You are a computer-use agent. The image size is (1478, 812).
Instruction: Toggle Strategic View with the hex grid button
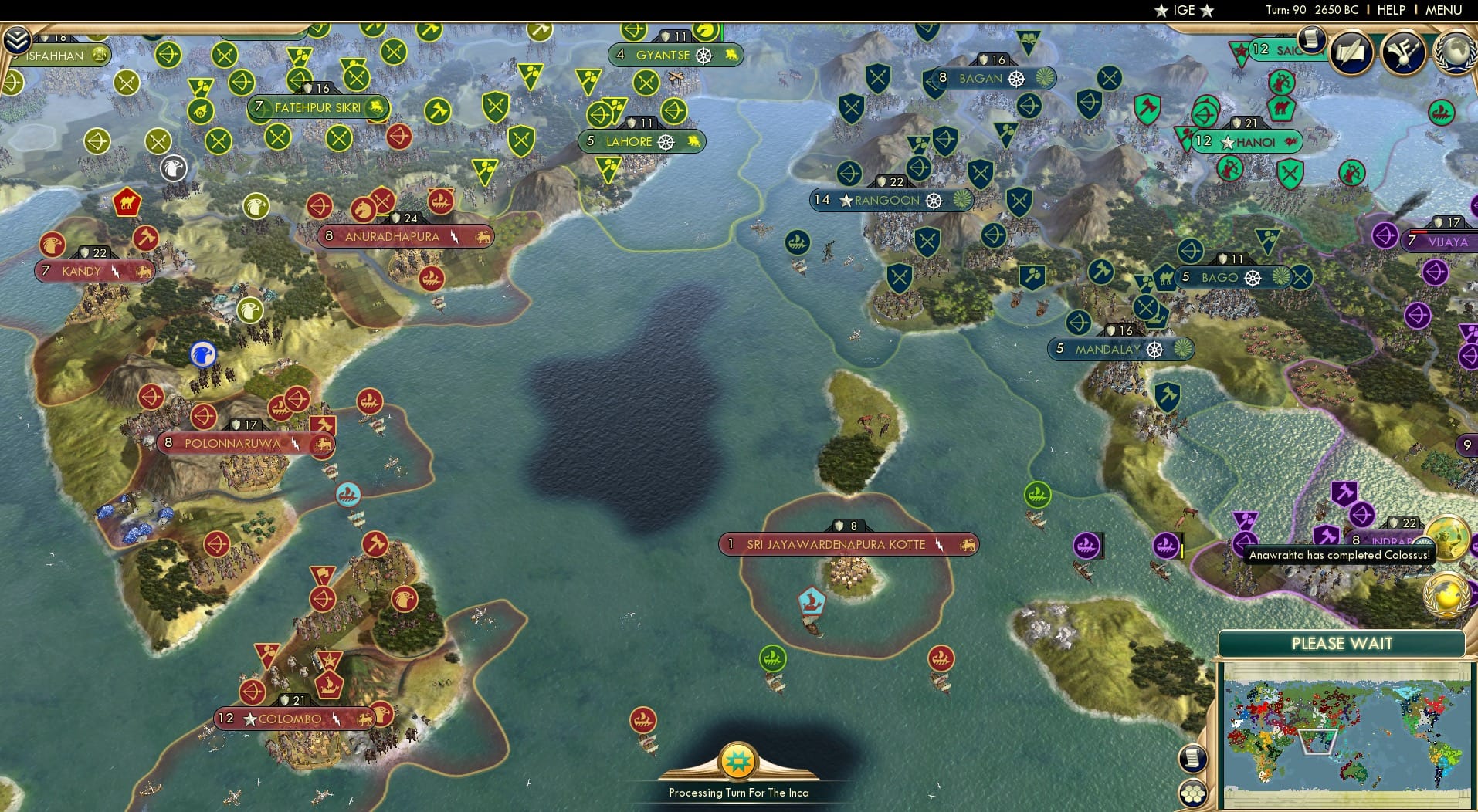pos(1195,792)
